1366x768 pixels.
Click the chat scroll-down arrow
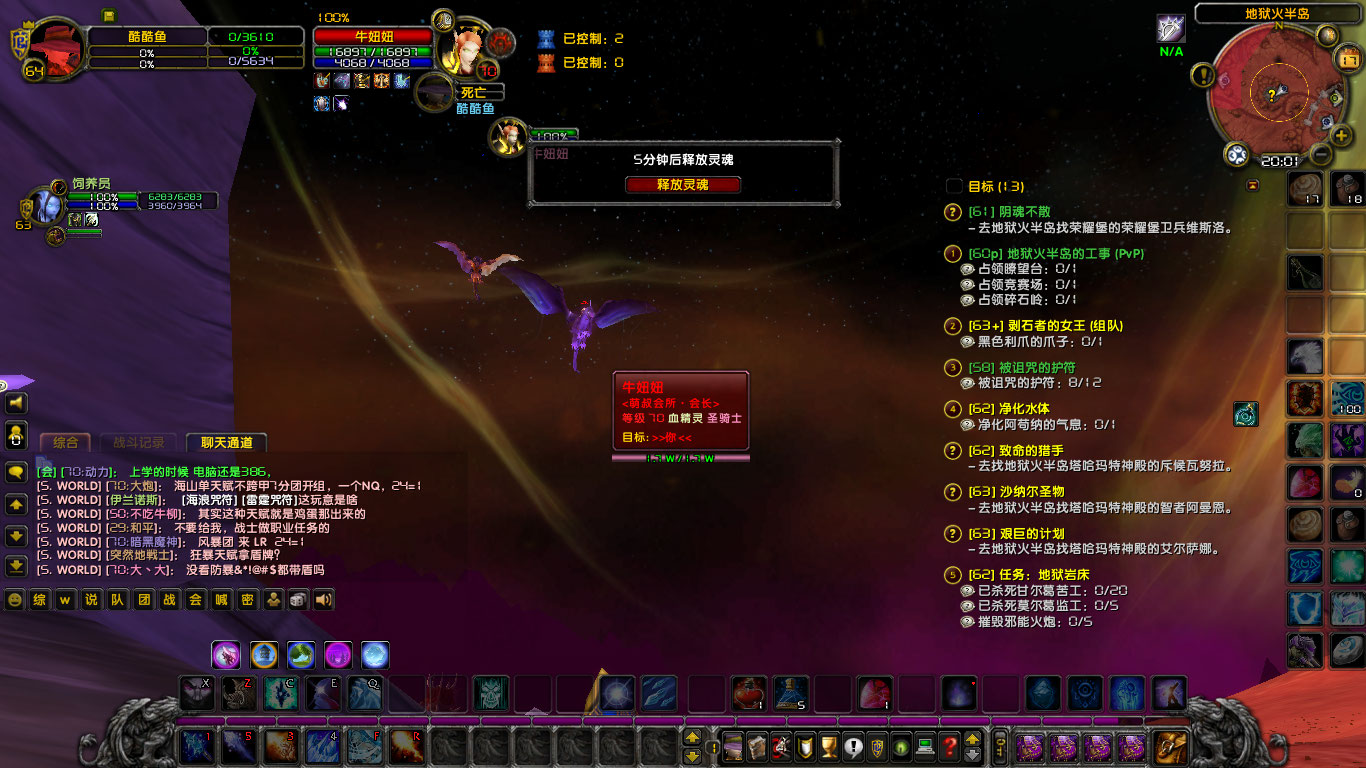coord(15,535)
